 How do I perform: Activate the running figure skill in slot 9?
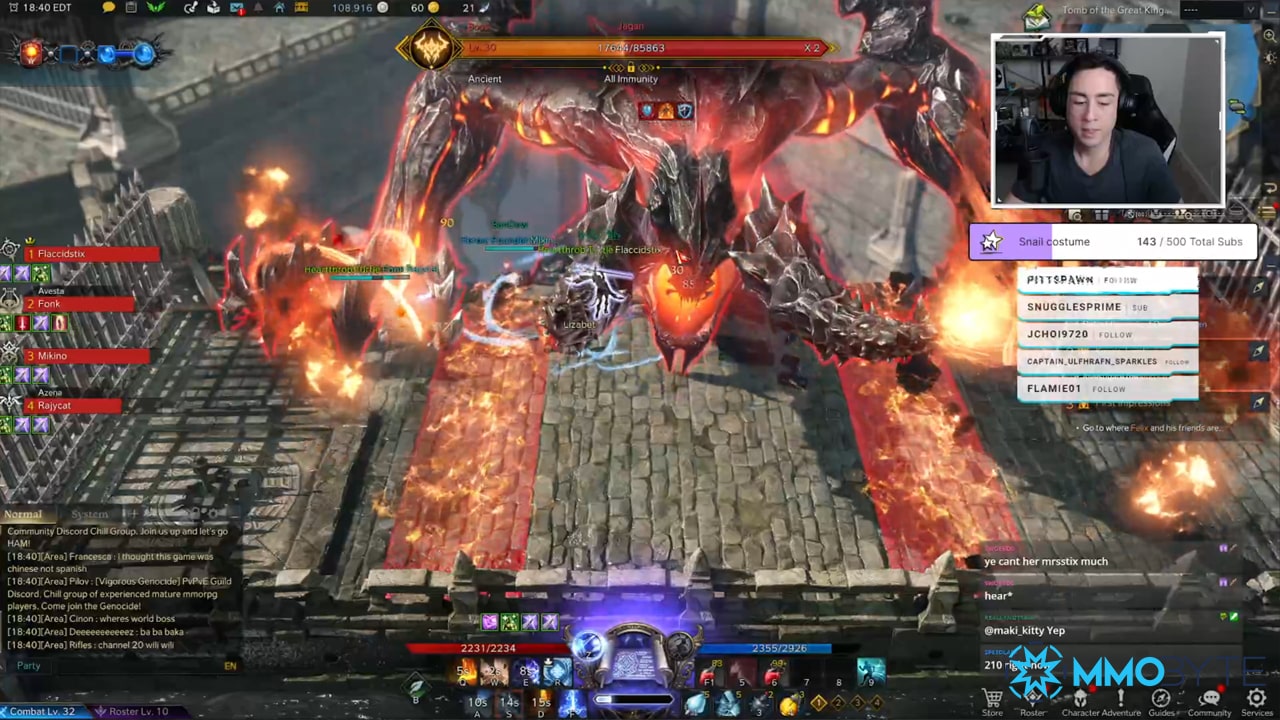click(x=871, y=672)
